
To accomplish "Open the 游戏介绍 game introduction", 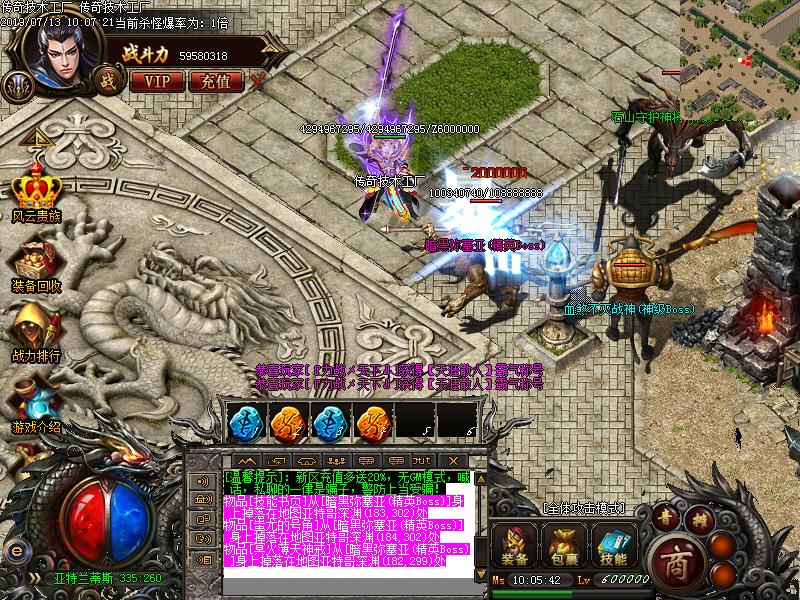I will (37, 400).
